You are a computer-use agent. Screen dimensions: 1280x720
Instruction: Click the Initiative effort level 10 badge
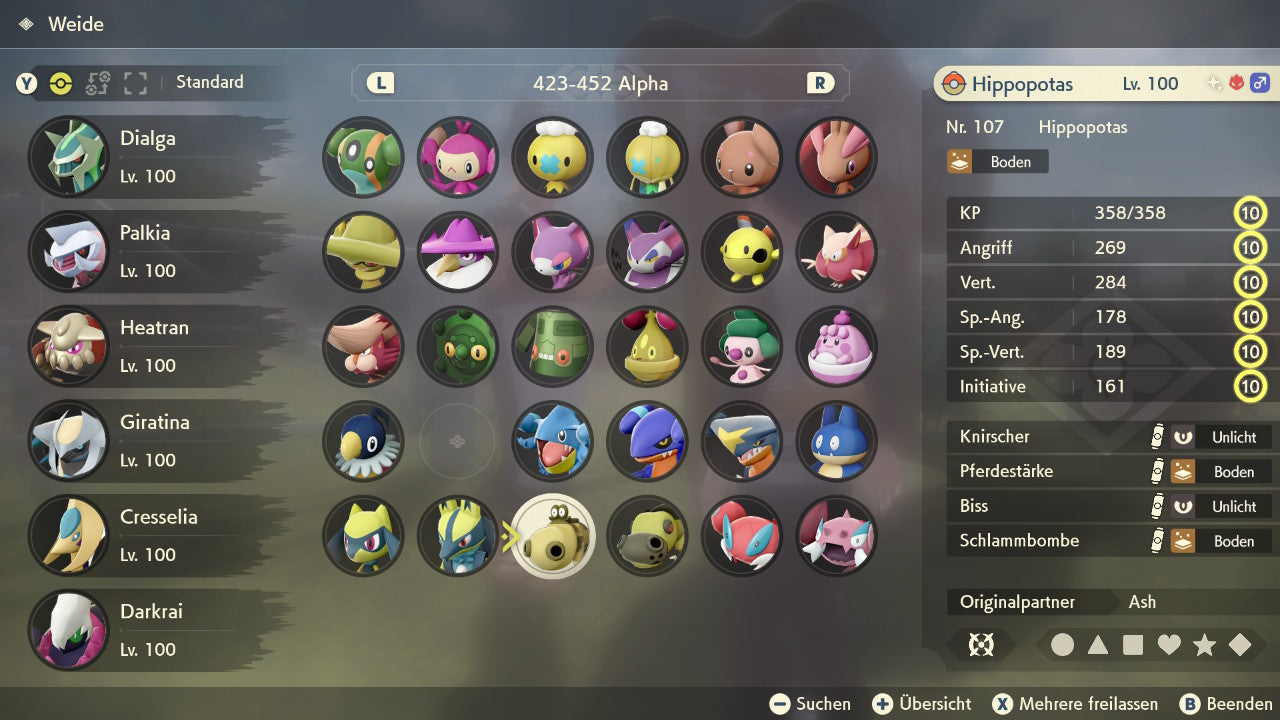[x=1251, y=386]
